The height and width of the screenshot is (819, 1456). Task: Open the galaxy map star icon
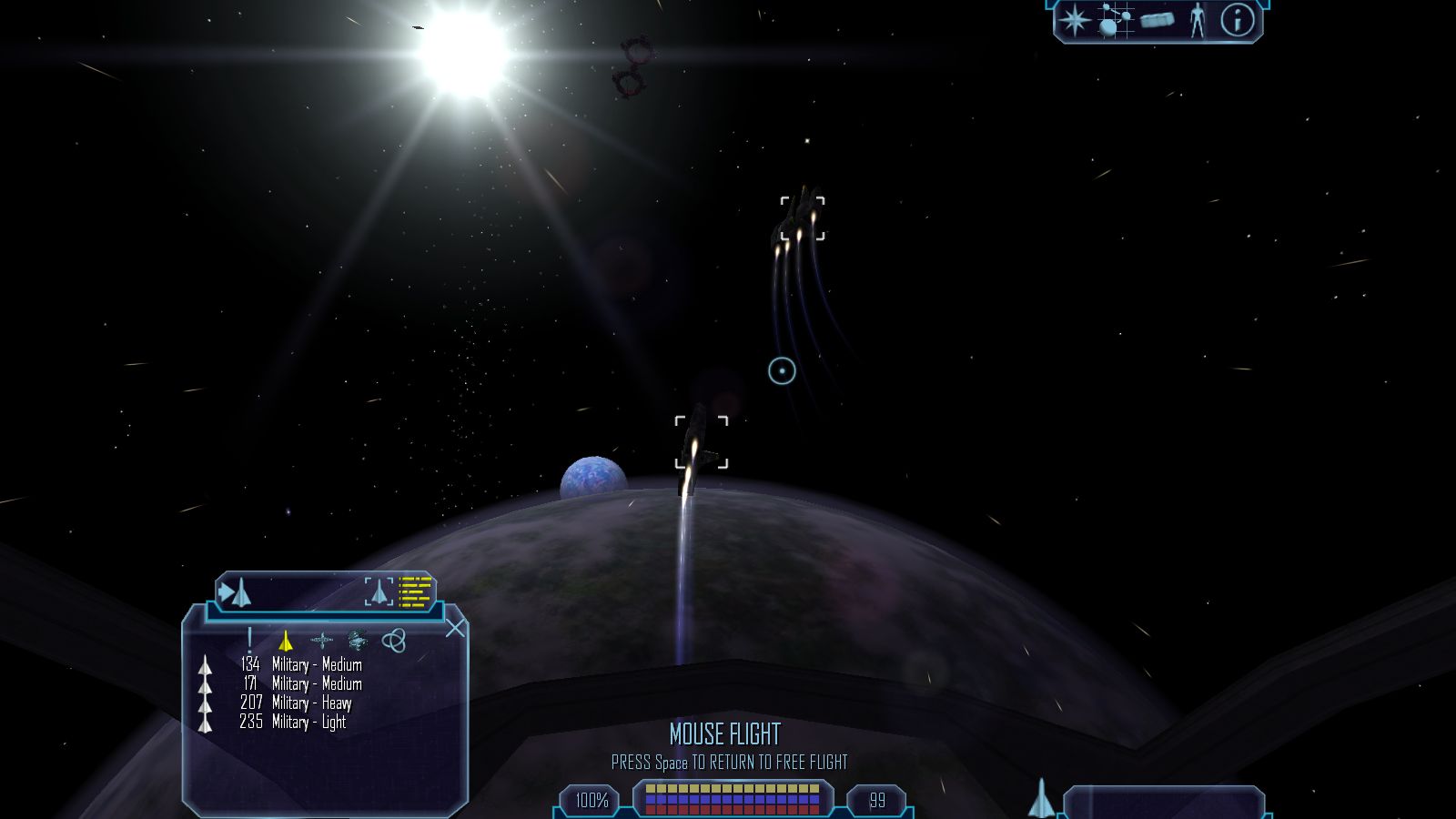click(1075, 20)
